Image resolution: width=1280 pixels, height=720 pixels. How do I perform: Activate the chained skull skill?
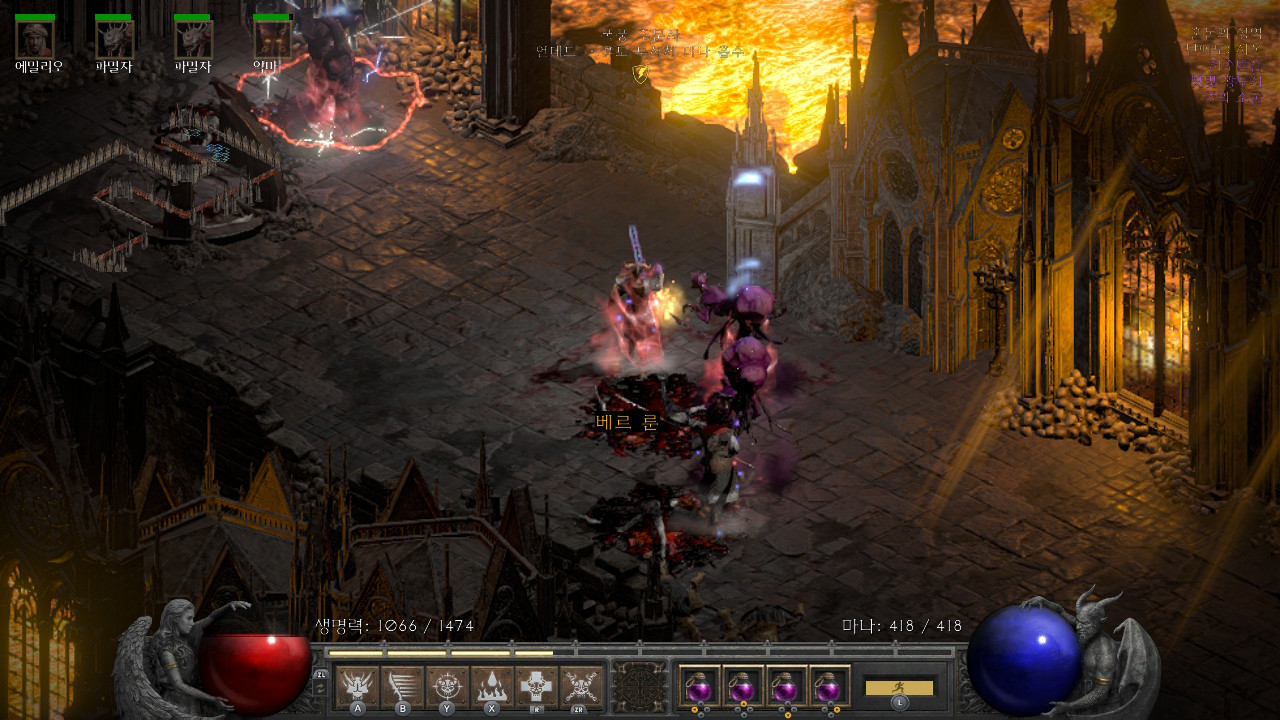point(581,686)
